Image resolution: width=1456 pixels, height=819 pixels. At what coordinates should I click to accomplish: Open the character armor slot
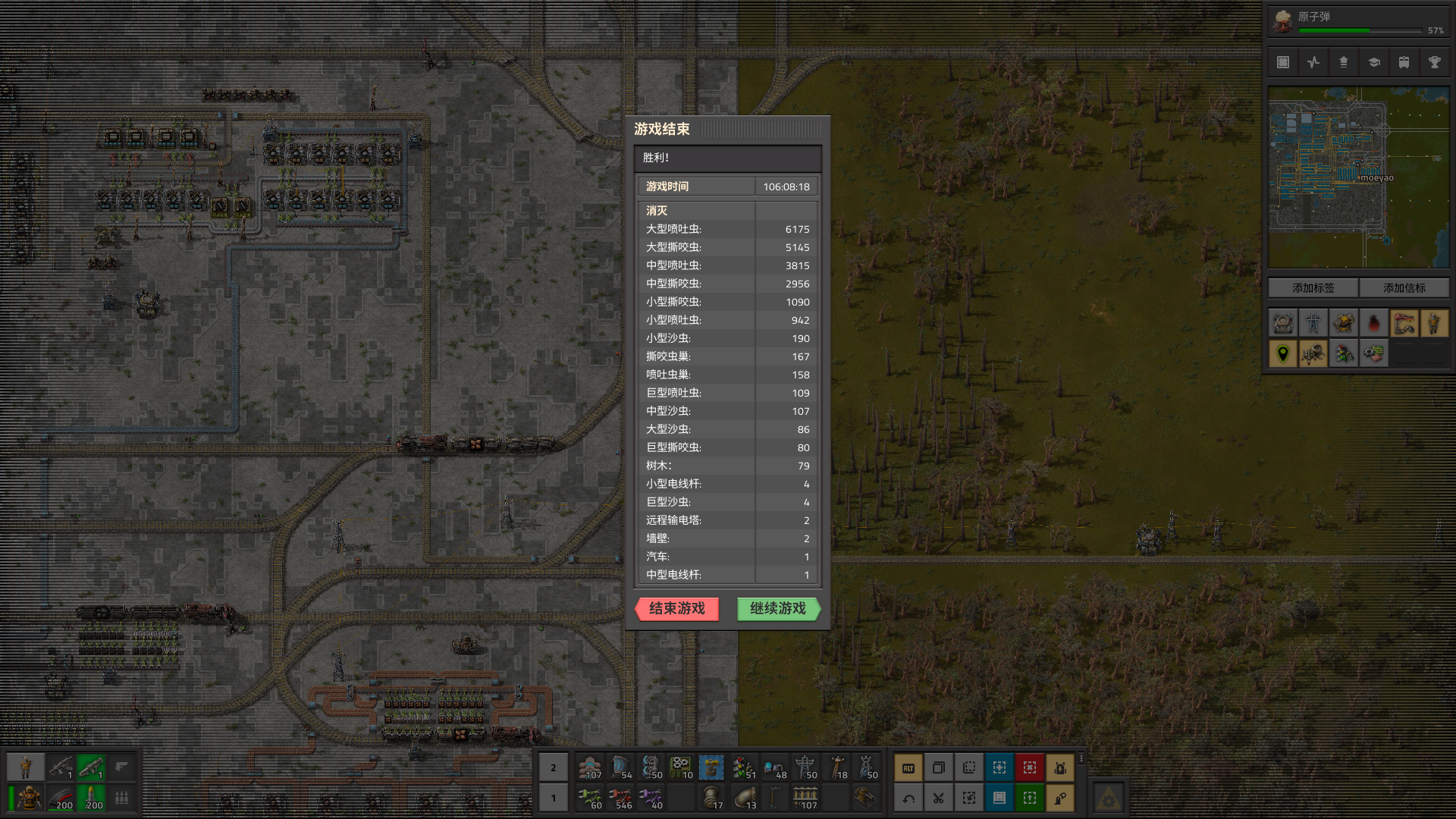29,798
